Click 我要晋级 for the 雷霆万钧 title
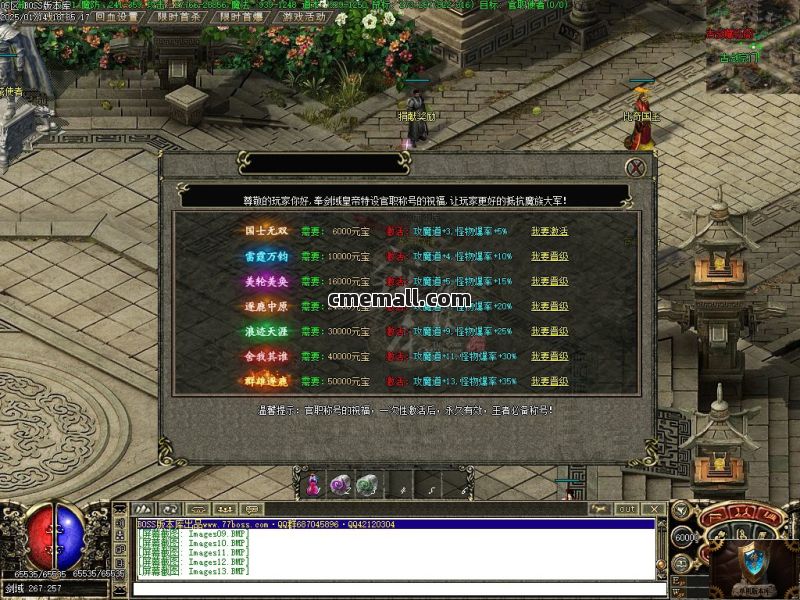The width and height of the screenshot is (800, 600). 549,256
